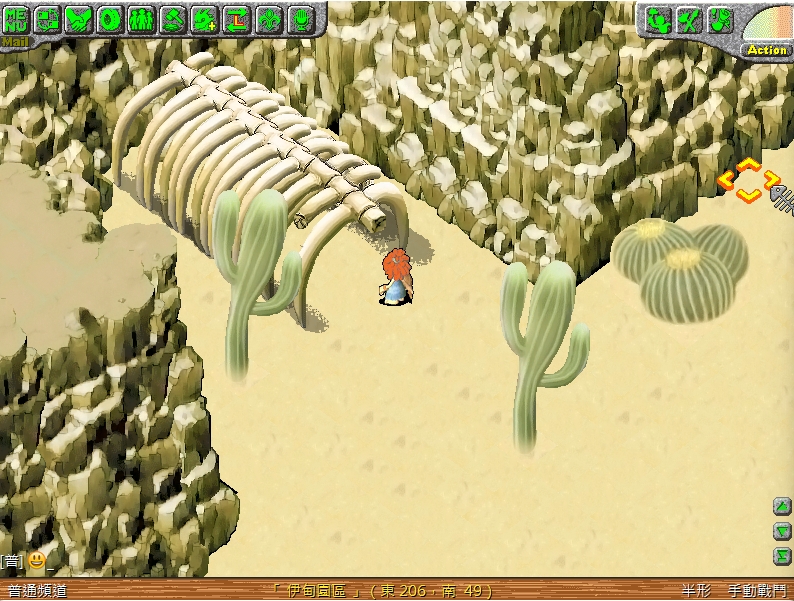Open the pet-with-plus icon

pyautogui.click(x=205, y=18)
